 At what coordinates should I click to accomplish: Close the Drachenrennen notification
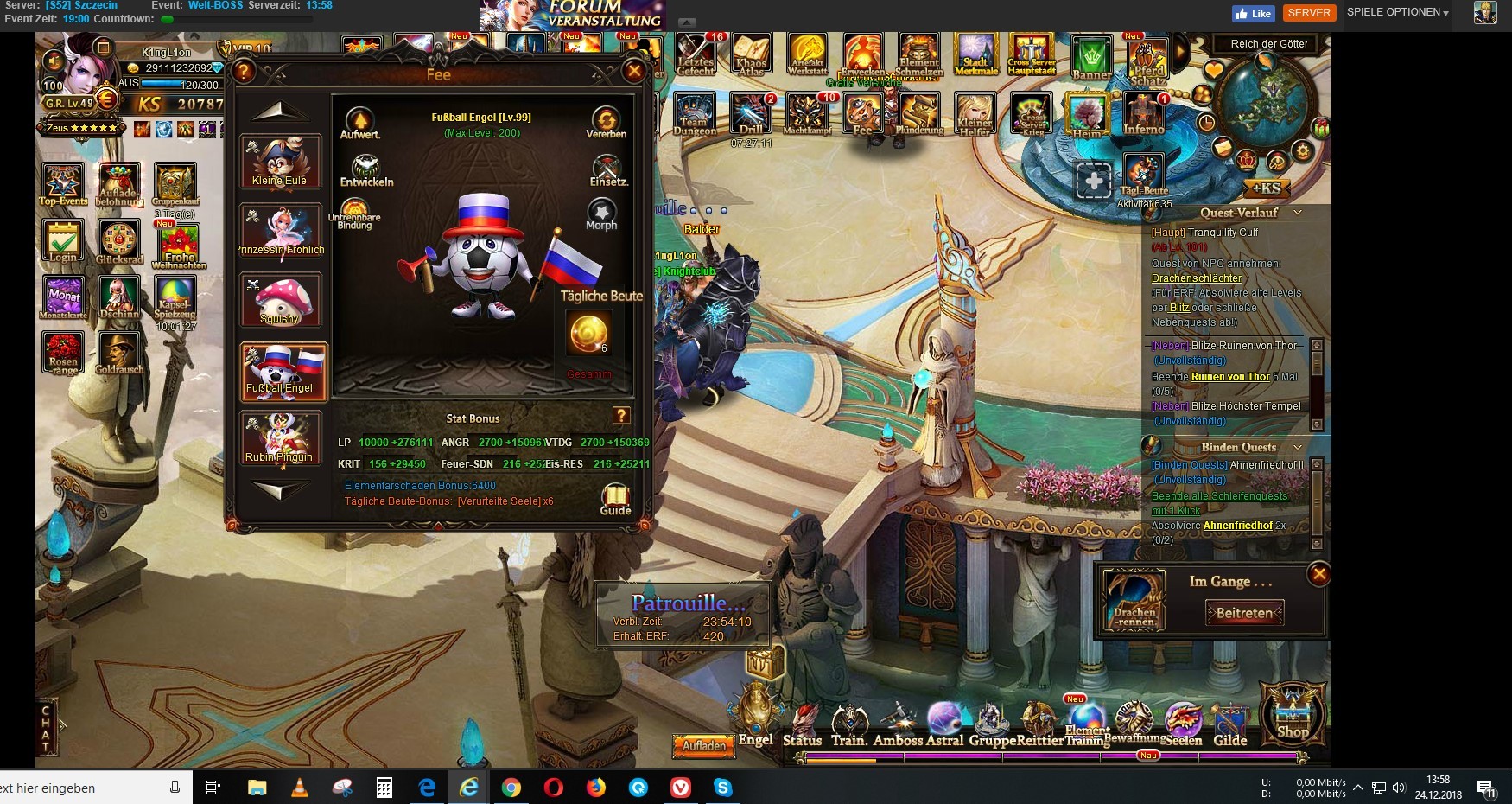pyautogui.click(x=1318, y=574)
